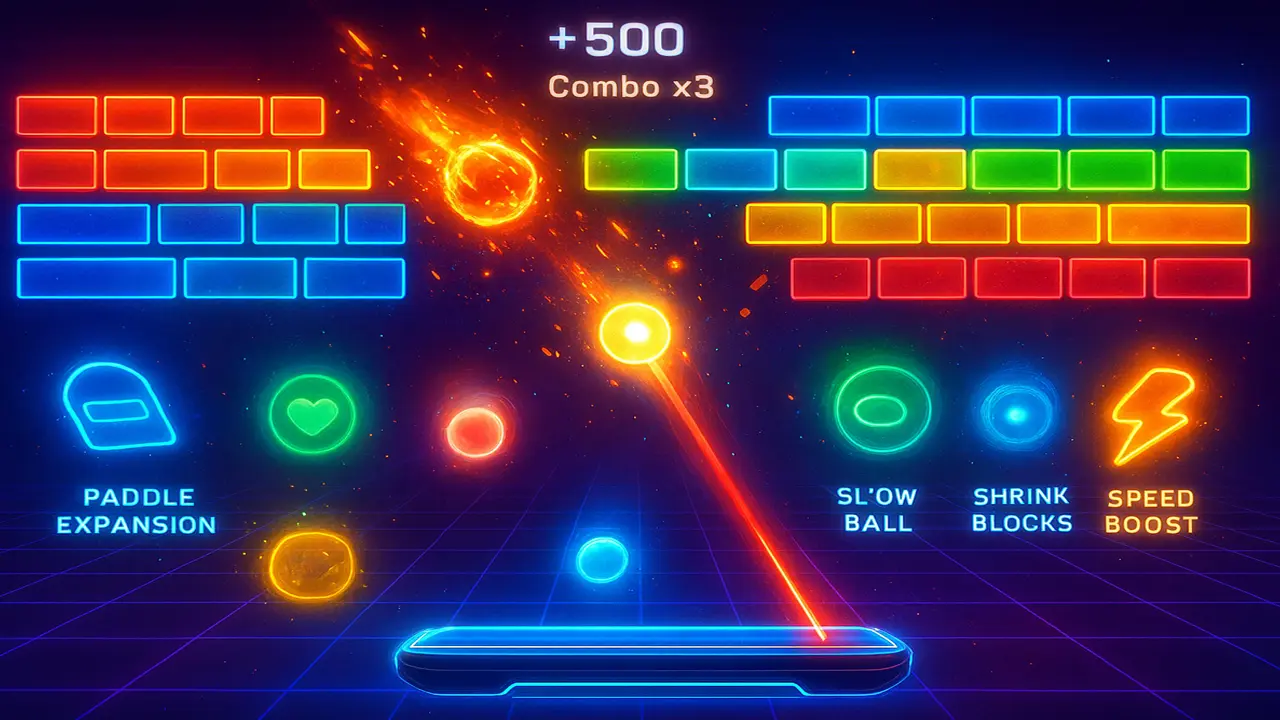The width and height of the screenshot is (1280, 720).
Task: Toggle the Shrink Blocks label
Action: (1021, 509)
